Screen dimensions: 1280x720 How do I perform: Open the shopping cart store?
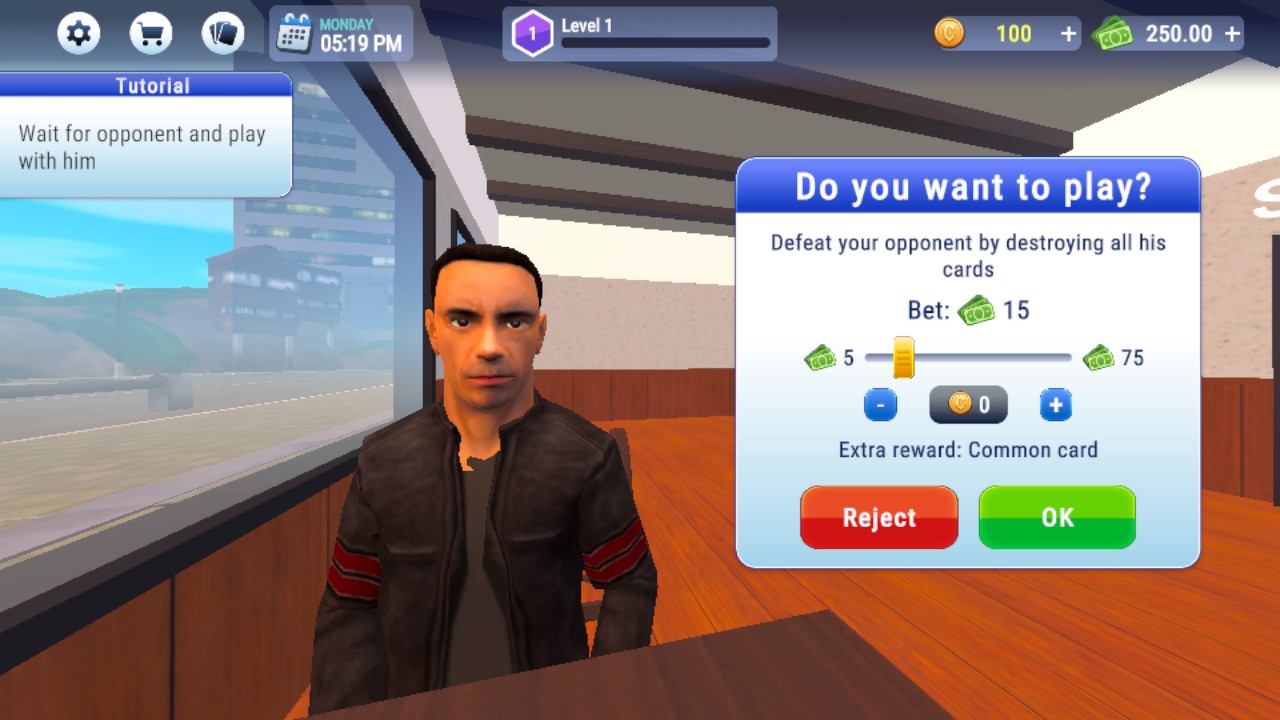(x=151, y=34)
